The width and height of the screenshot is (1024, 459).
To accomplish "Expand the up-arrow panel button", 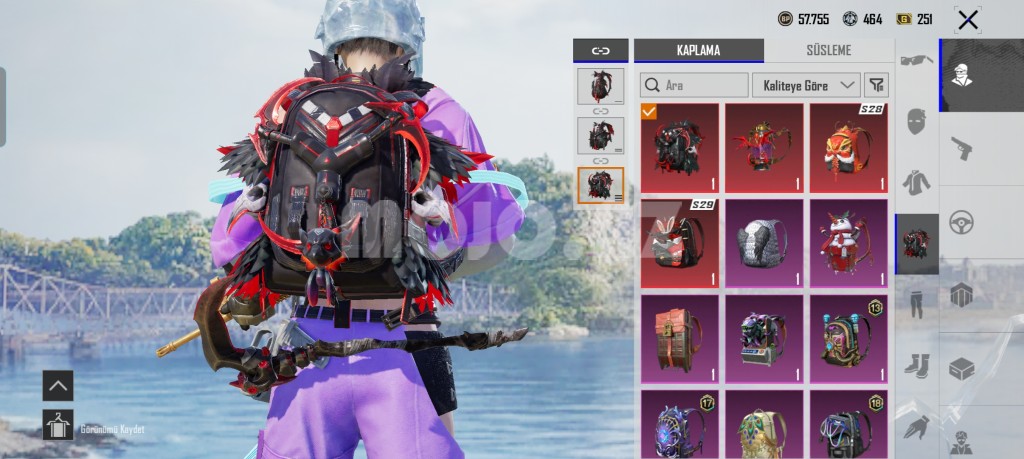I will tap(58, 385).
